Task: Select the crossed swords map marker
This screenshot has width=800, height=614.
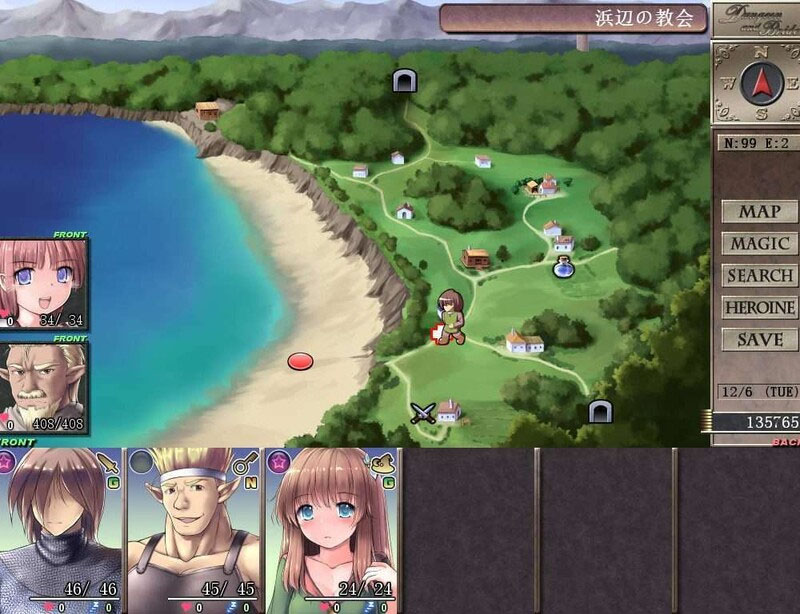Action: pyautogui.click(x=424, y=412)
